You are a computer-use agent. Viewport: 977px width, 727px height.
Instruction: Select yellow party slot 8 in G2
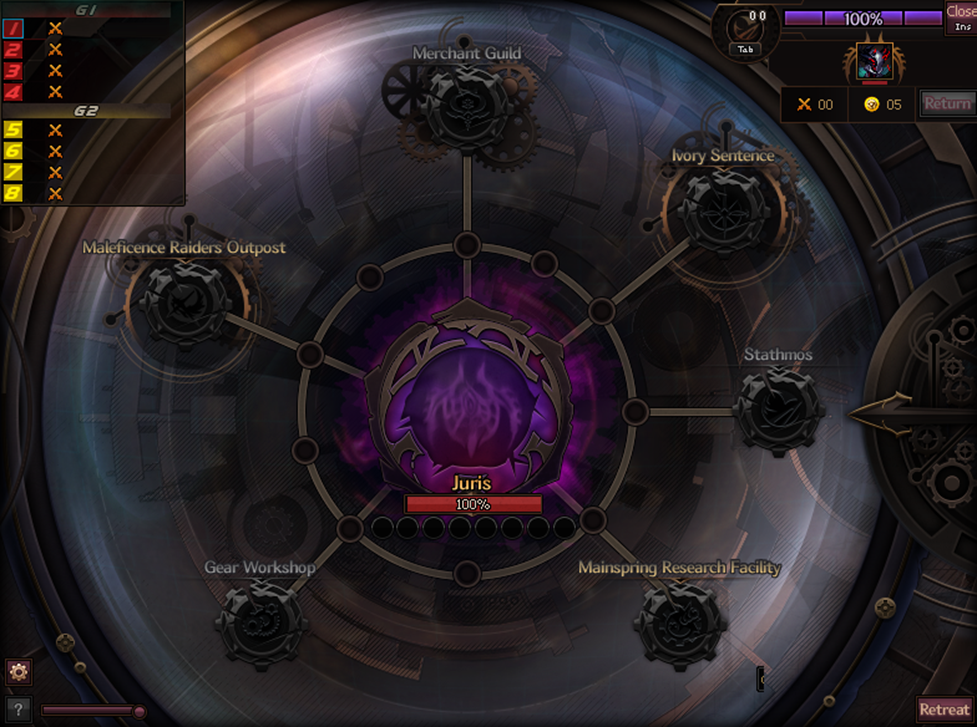[x=13, y=192]
